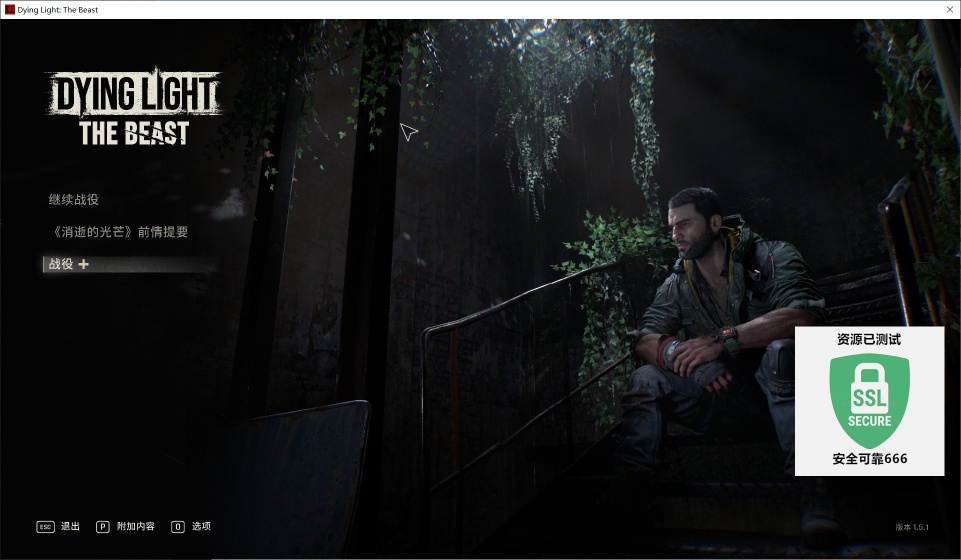Open the 选项 options menu
Viewport: 961px width, 560px height.
tap(201, 526)
